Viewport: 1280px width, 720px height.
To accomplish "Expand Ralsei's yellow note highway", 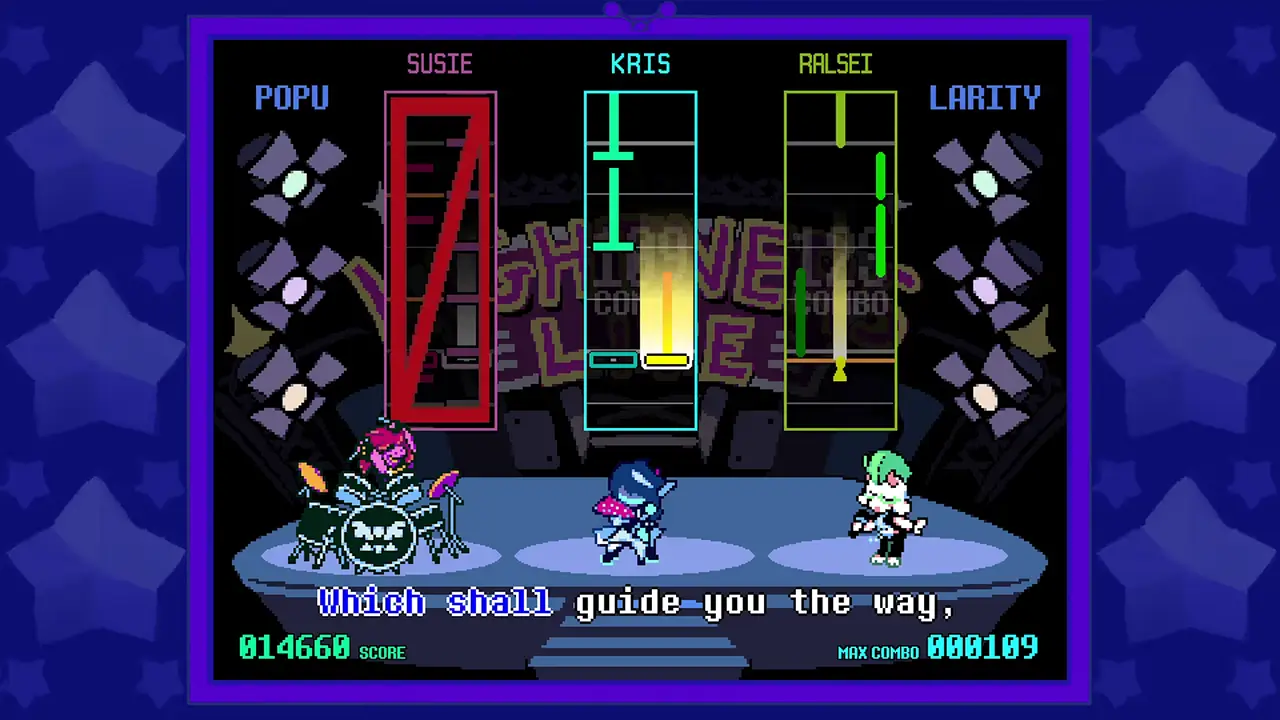I will point(840,260).
